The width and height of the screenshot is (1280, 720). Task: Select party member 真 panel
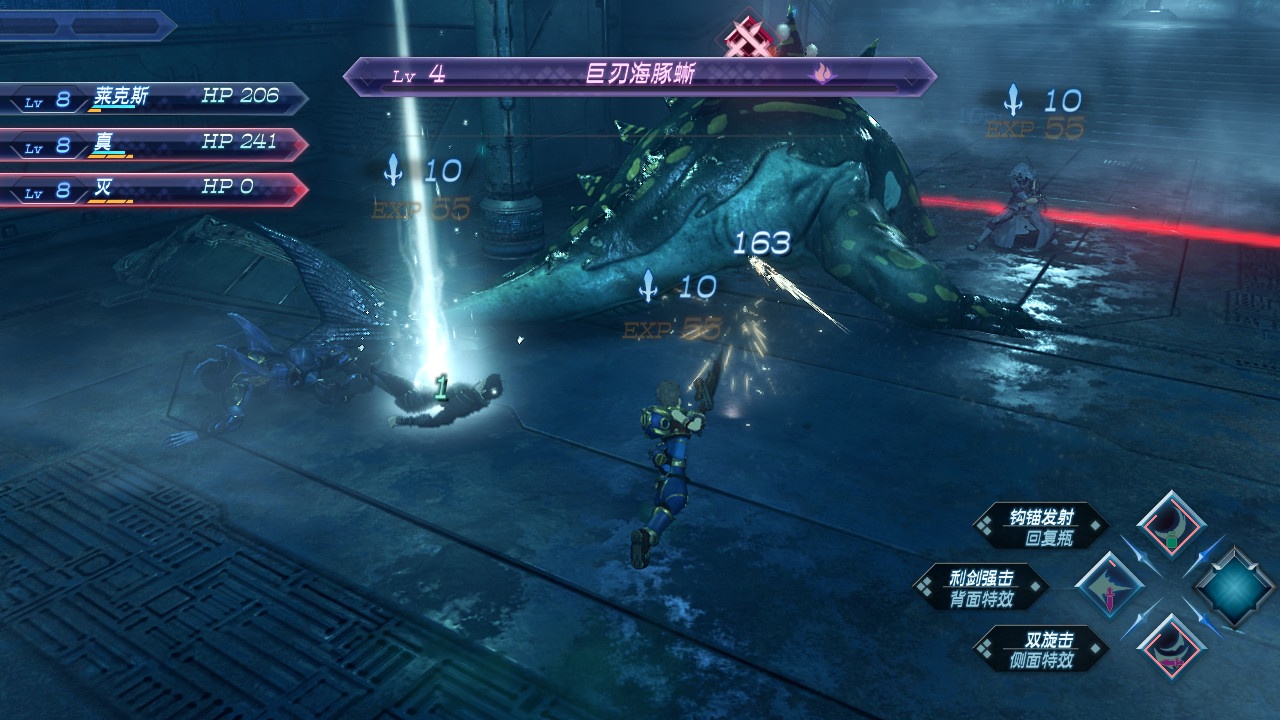click(153, 144)
